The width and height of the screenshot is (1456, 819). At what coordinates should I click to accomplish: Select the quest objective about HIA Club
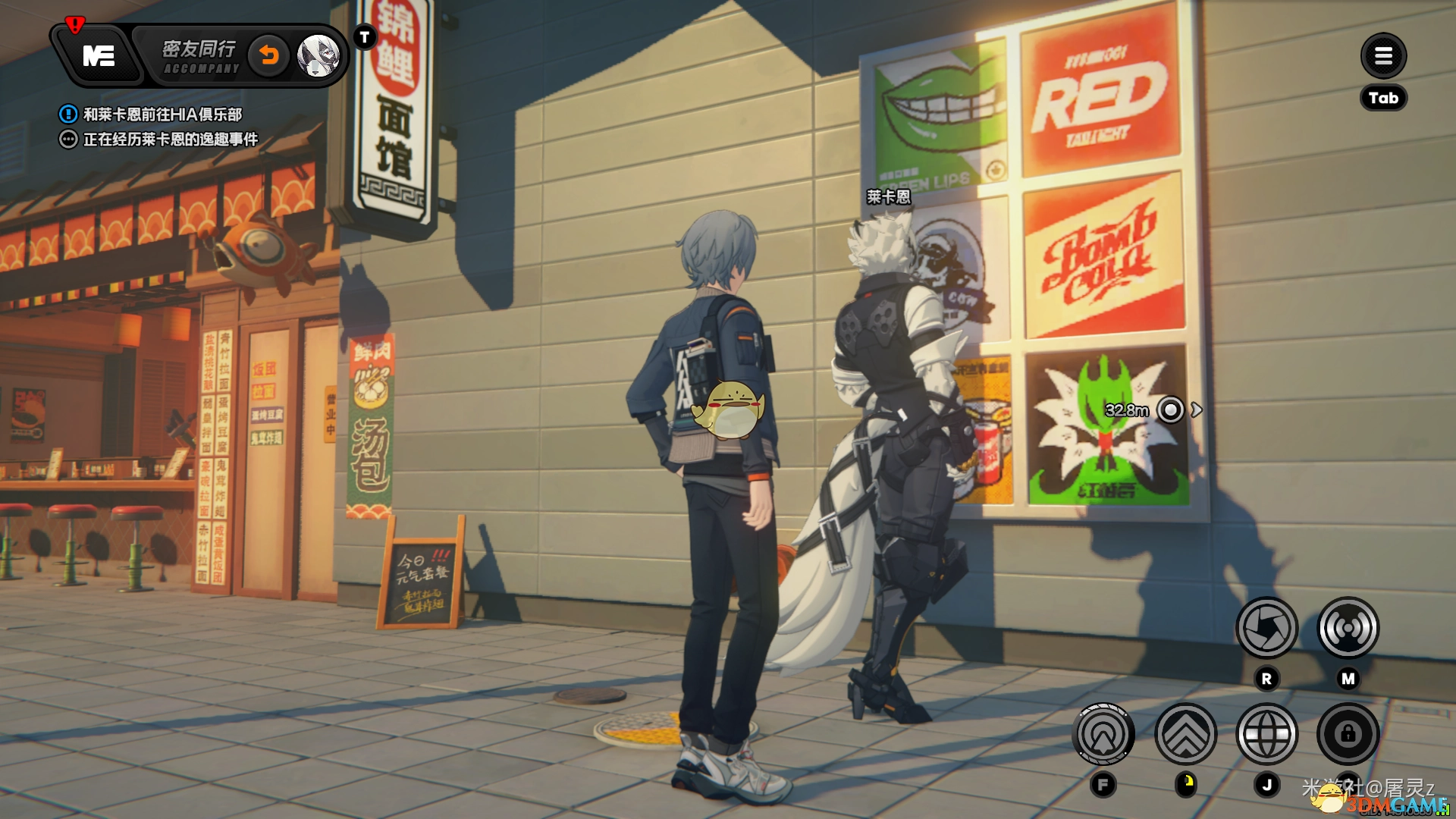tap(162, 115)
